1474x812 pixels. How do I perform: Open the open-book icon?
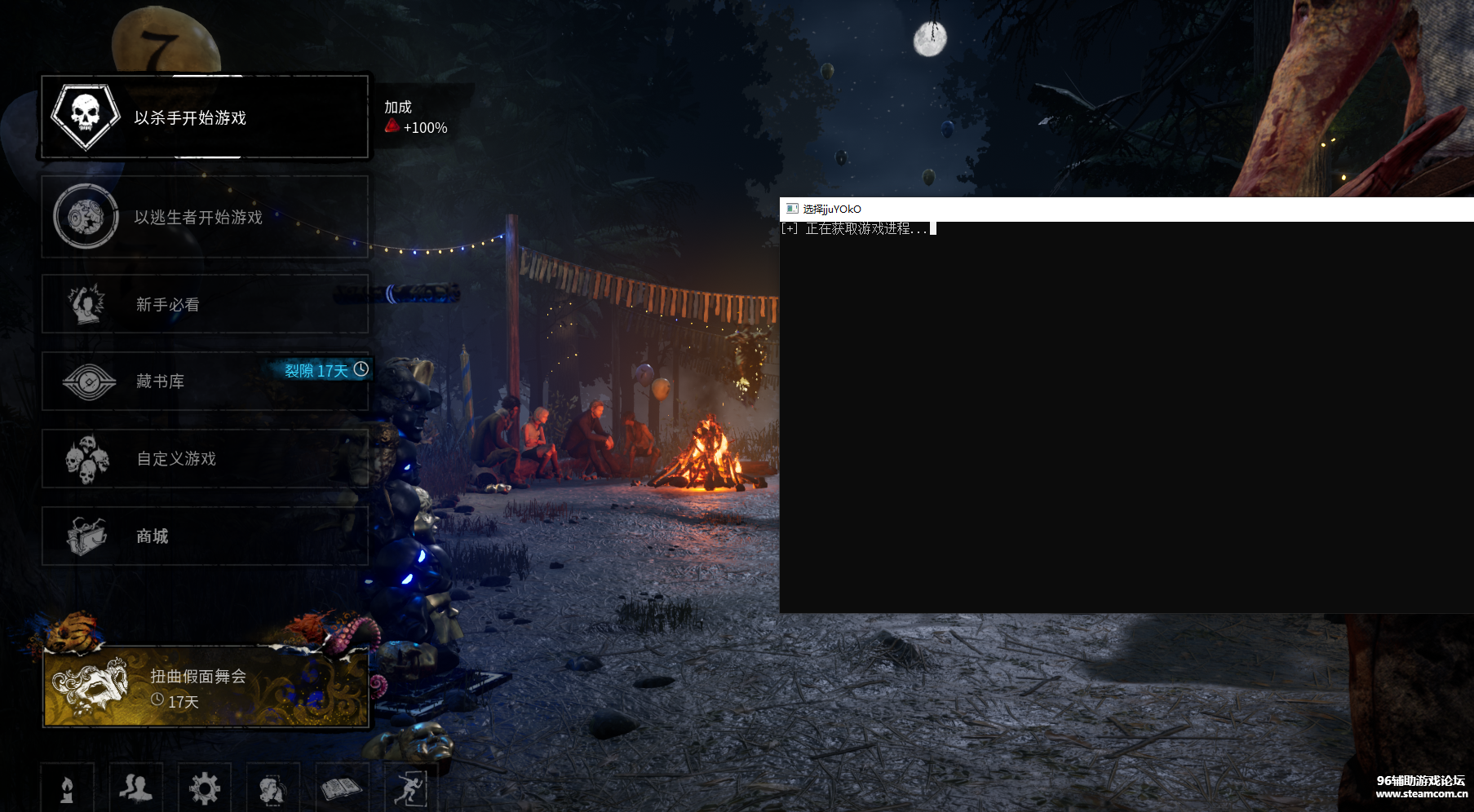tap(341, 788)
